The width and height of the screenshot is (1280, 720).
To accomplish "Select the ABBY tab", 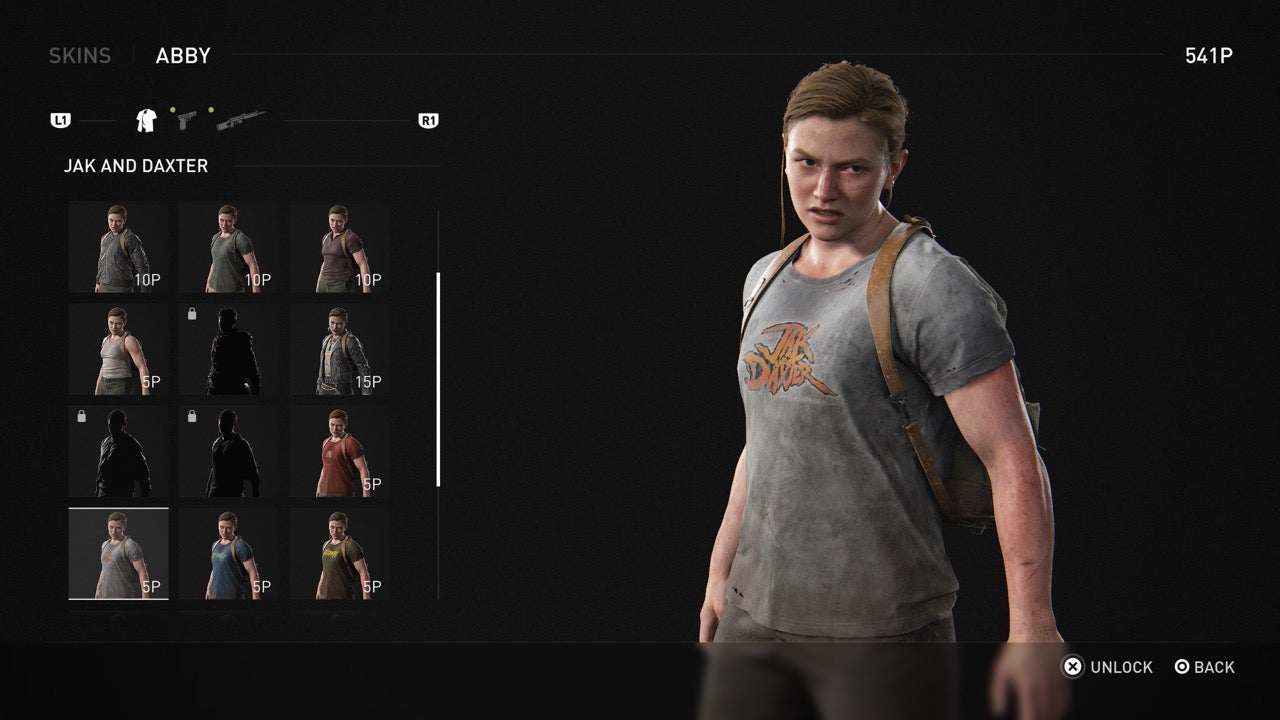I will coord(181,56).
